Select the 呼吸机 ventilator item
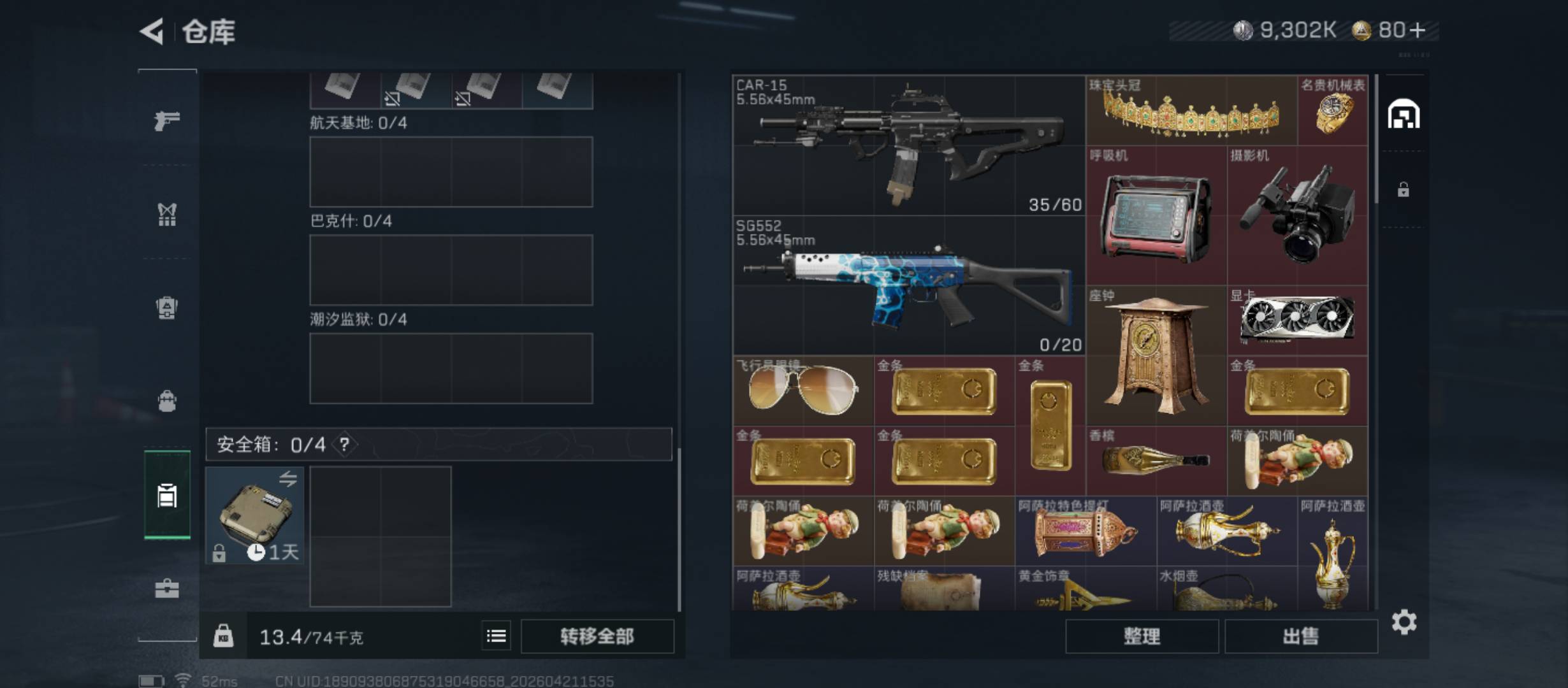This screenshot has height=688, width=1568. point(1156,216)
